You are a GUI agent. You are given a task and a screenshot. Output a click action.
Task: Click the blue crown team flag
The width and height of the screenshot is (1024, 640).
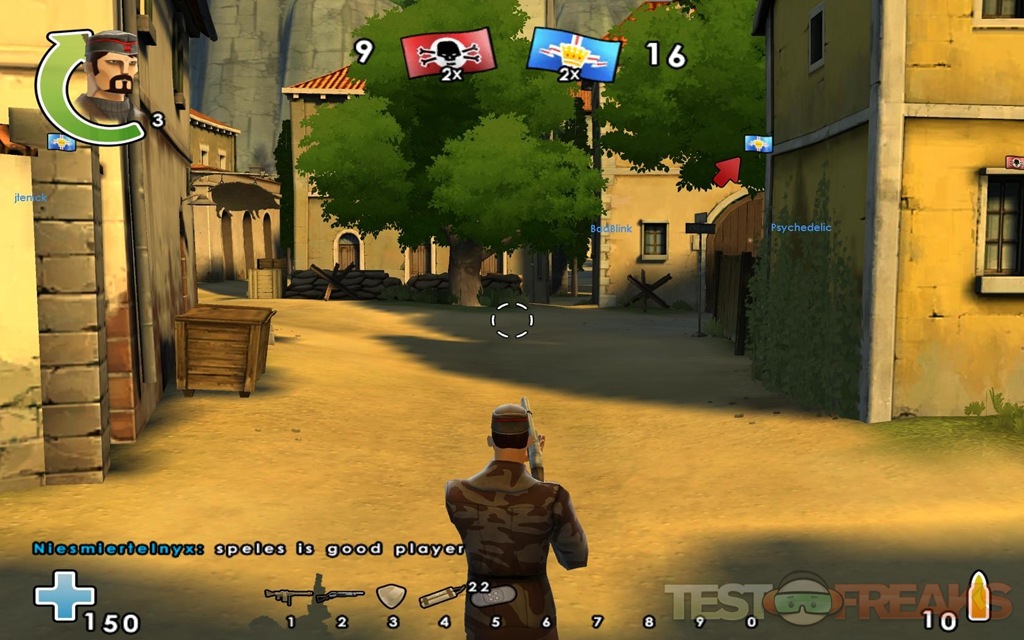(574, 54)
